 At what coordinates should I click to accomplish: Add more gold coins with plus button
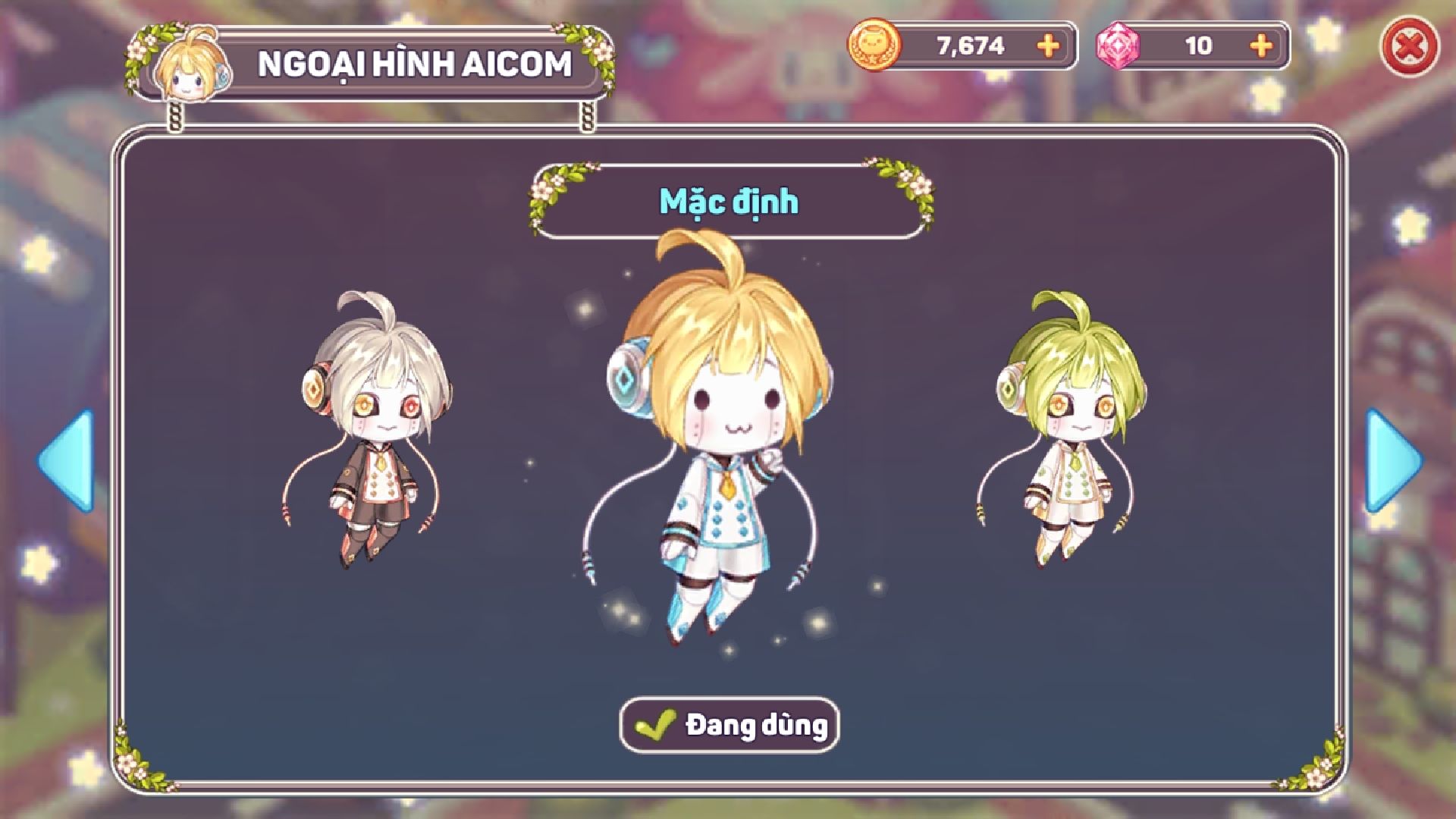pos(1048,46)
